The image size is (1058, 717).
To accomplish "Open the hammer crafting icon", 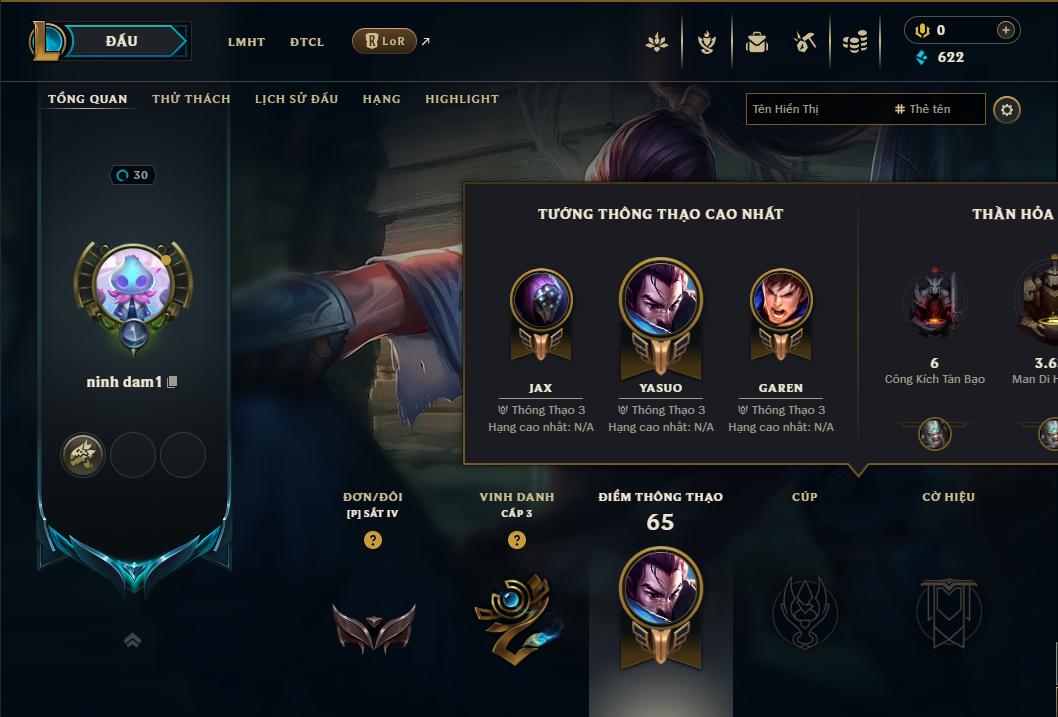I will tap(805, 42).
